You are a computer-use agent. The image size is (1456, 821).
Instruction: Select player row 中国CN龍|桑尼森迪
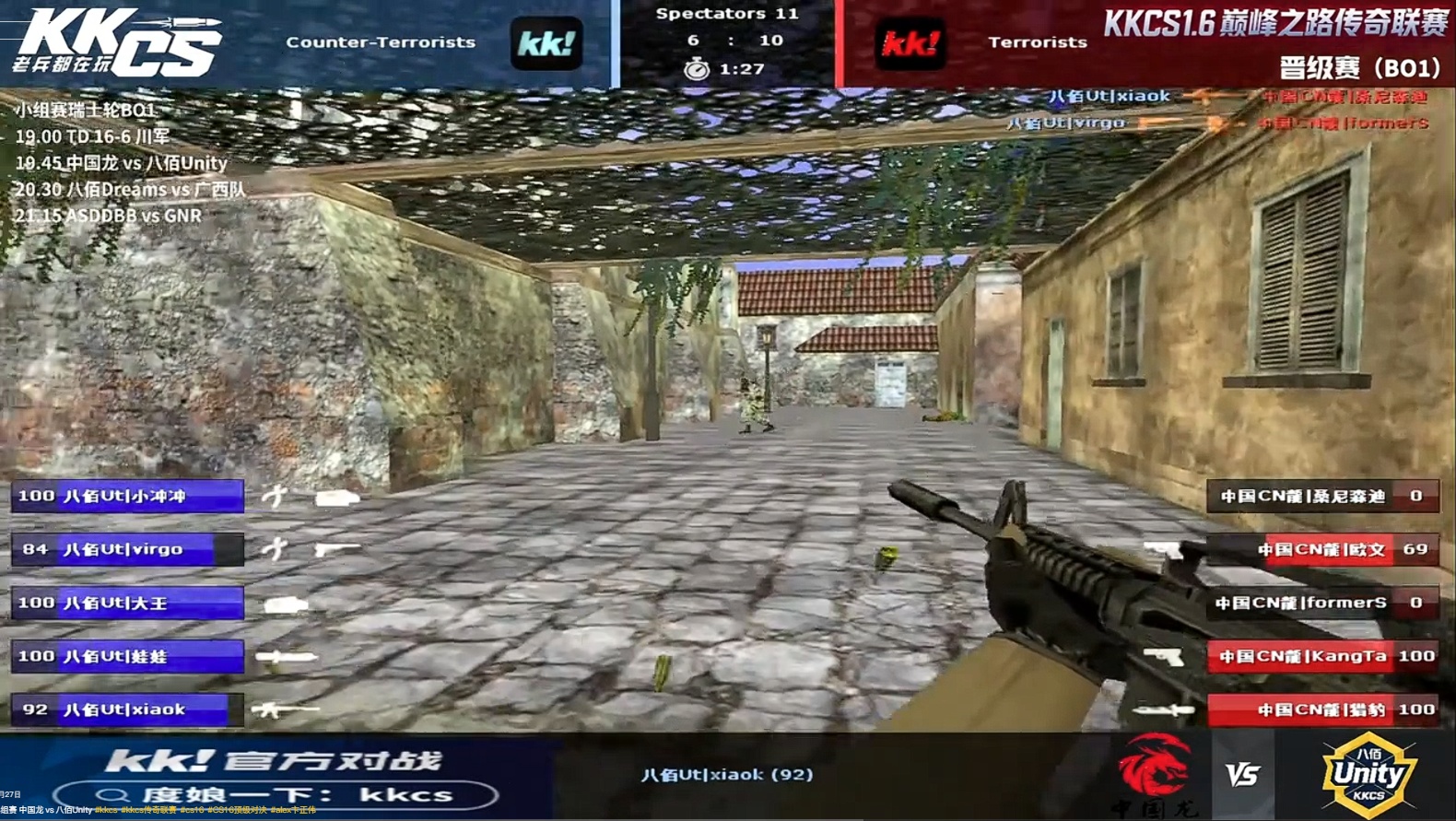tap(1322, 496)
